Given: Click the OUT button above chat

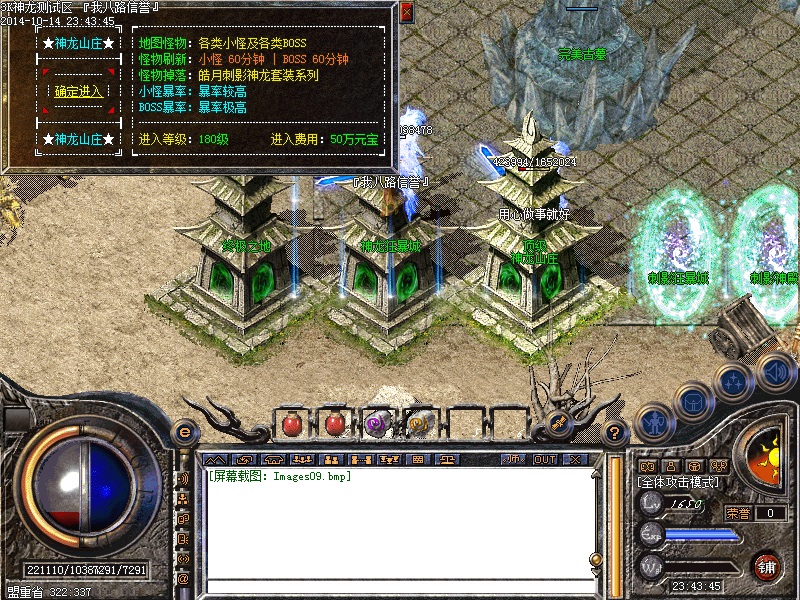Looking at the screenshot, I should [x=544, y=459].
